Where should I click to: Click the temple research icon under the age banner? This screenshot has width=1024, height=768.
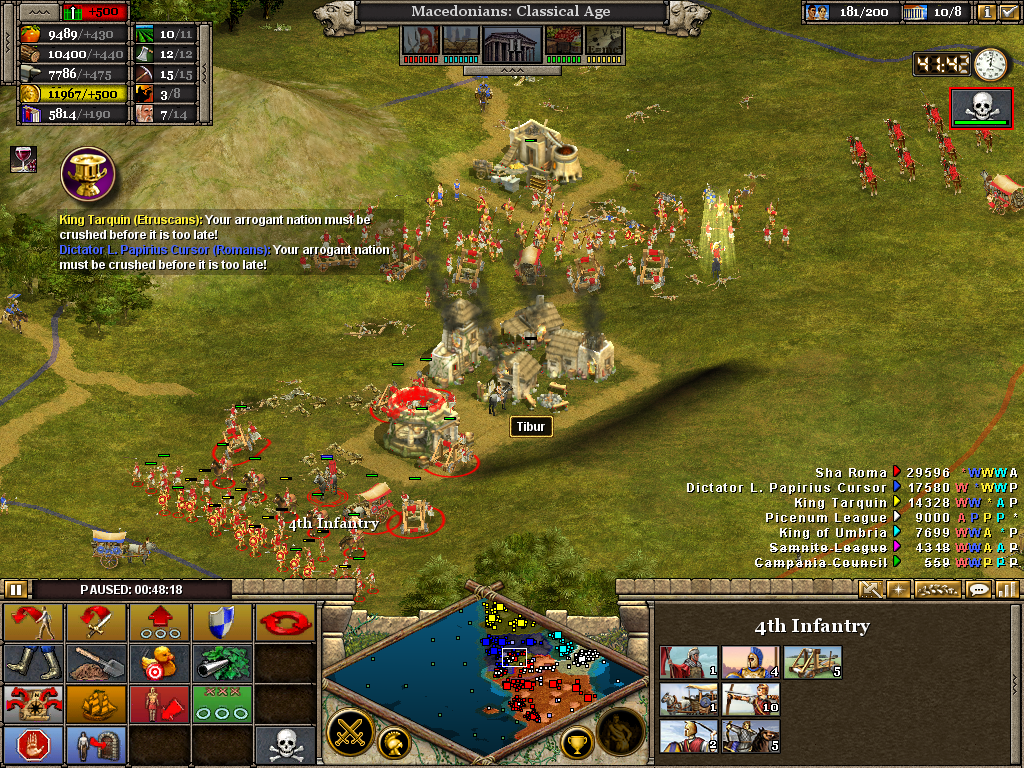pos(511,42)
